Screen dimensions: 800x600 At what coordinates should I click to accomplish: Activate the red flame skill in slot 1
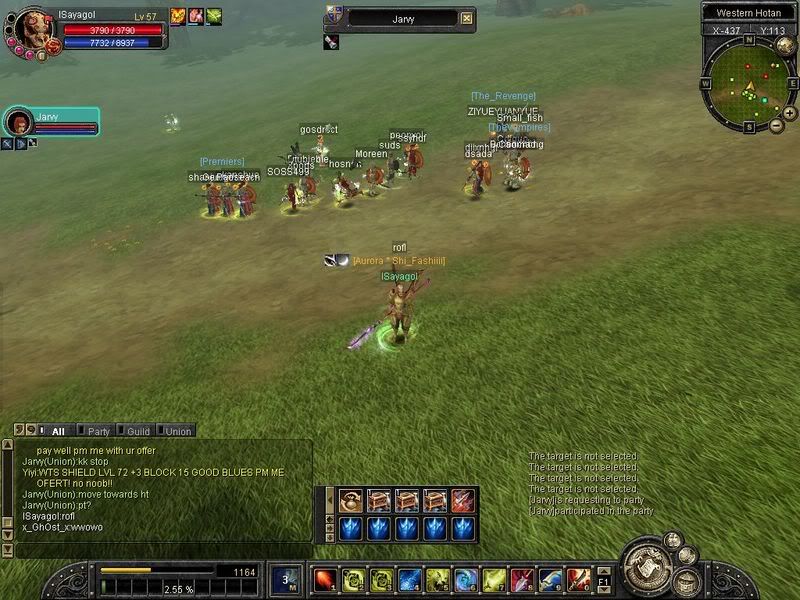[324, 579]
